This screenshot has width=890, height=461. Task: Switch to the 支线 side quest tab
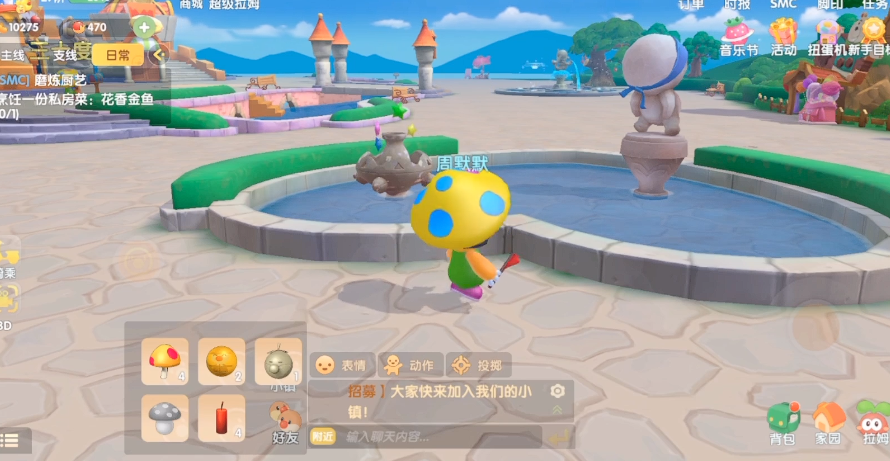point(65,55)
